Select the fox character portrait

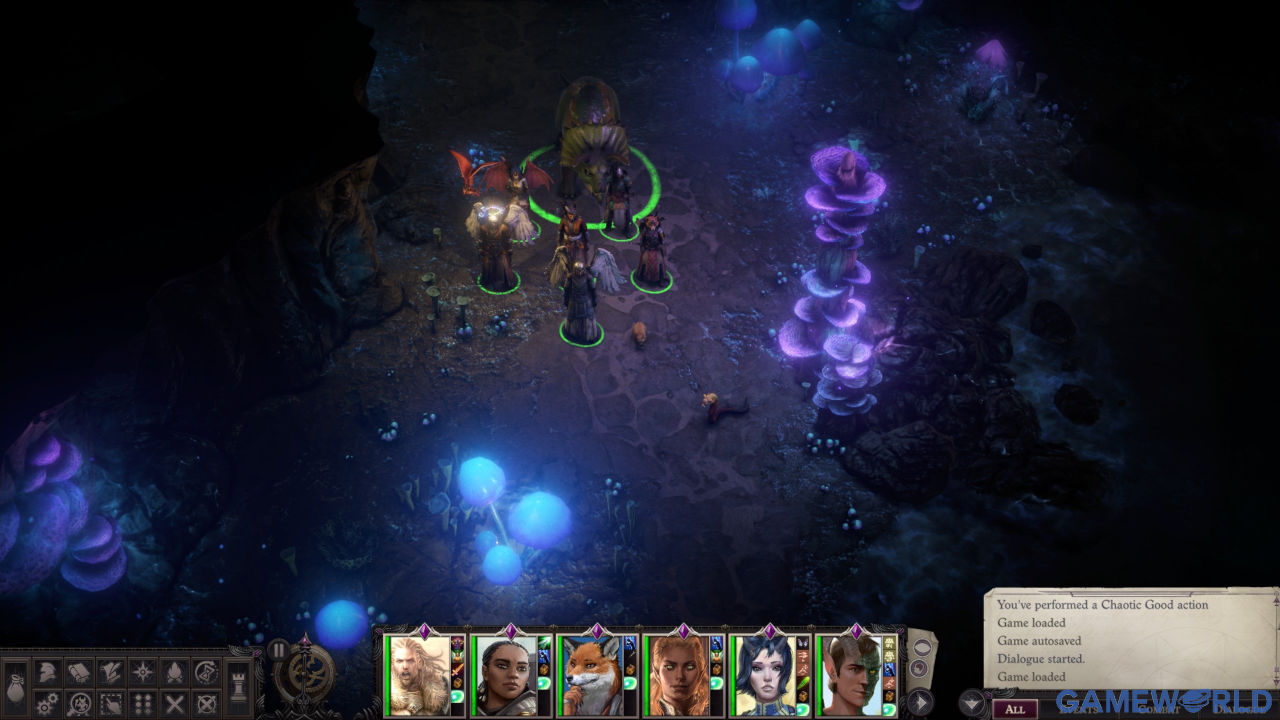pyautogui.click(x=589, y=676)
